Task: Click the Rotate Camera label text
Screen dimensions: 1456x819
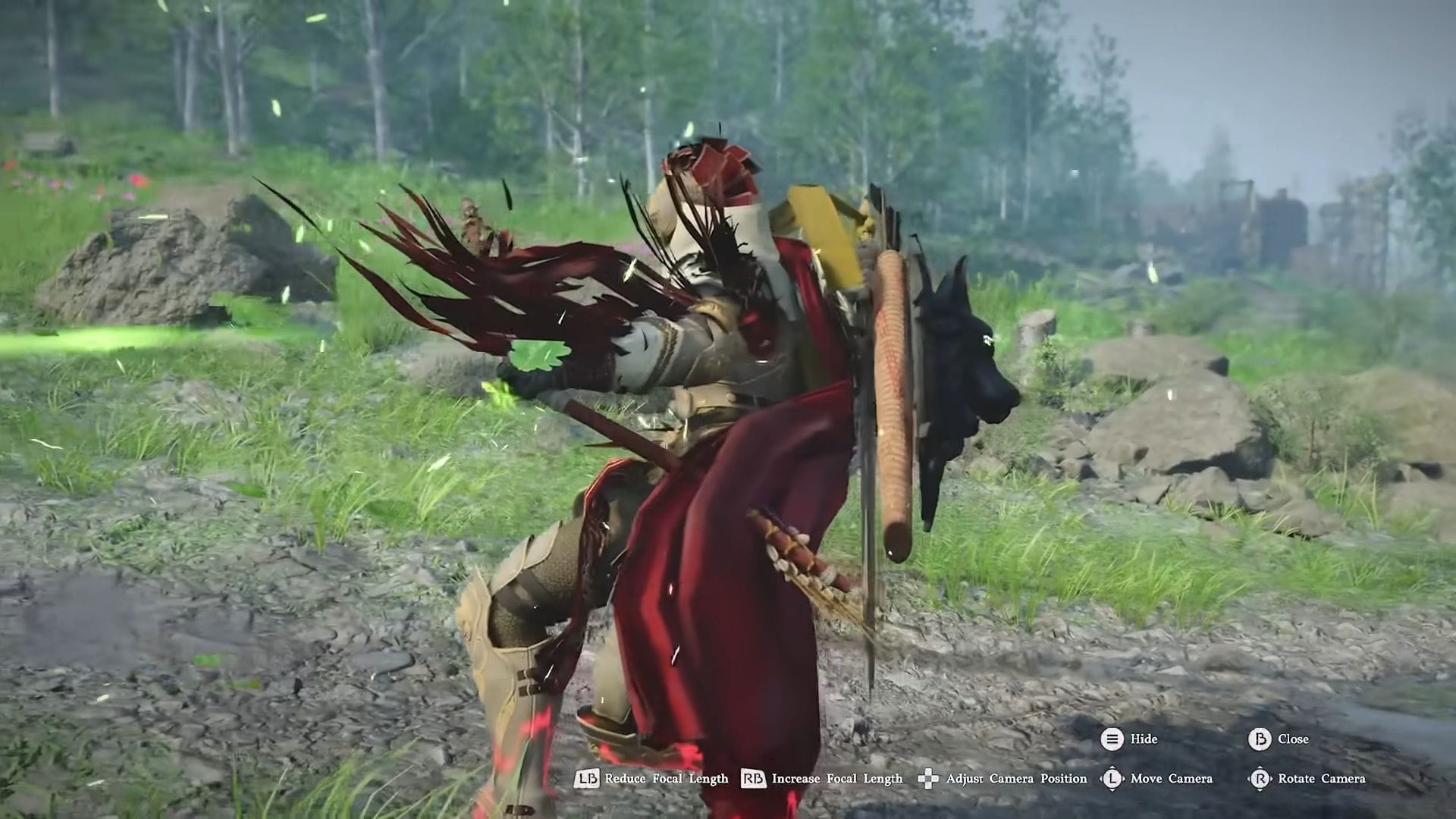Action: [1323, 779]
